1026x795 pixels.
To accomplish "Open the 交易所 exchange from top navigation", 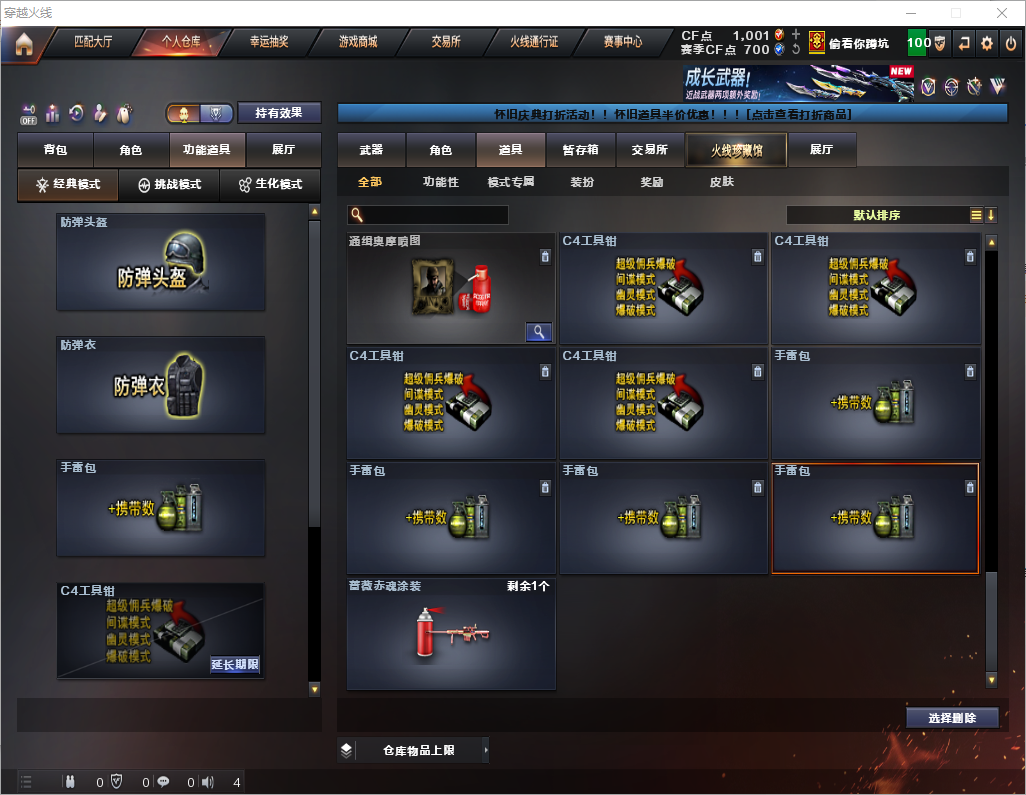I will pos(446,43).
